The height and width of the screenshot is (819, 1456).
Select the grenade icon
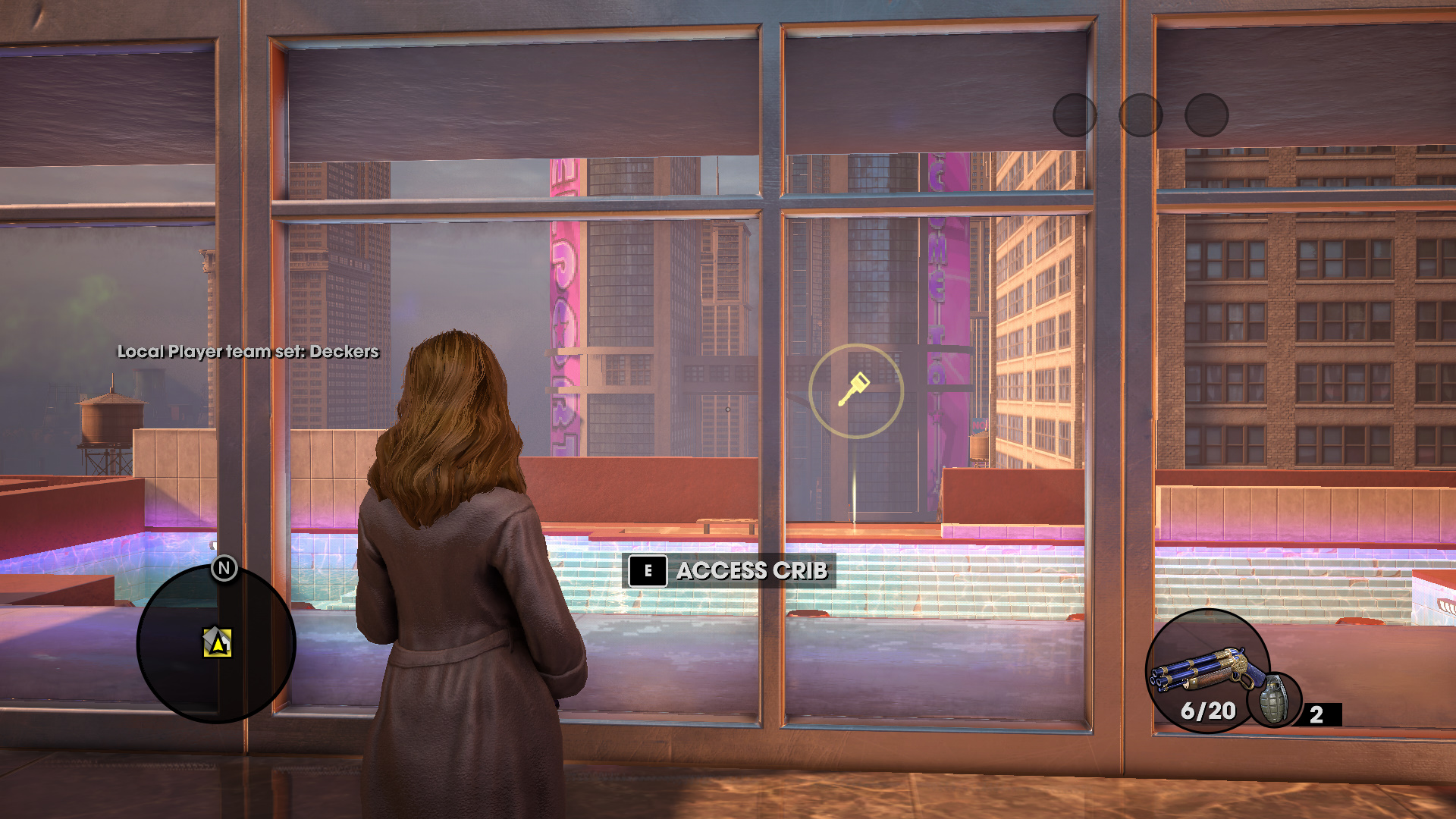1274,699
